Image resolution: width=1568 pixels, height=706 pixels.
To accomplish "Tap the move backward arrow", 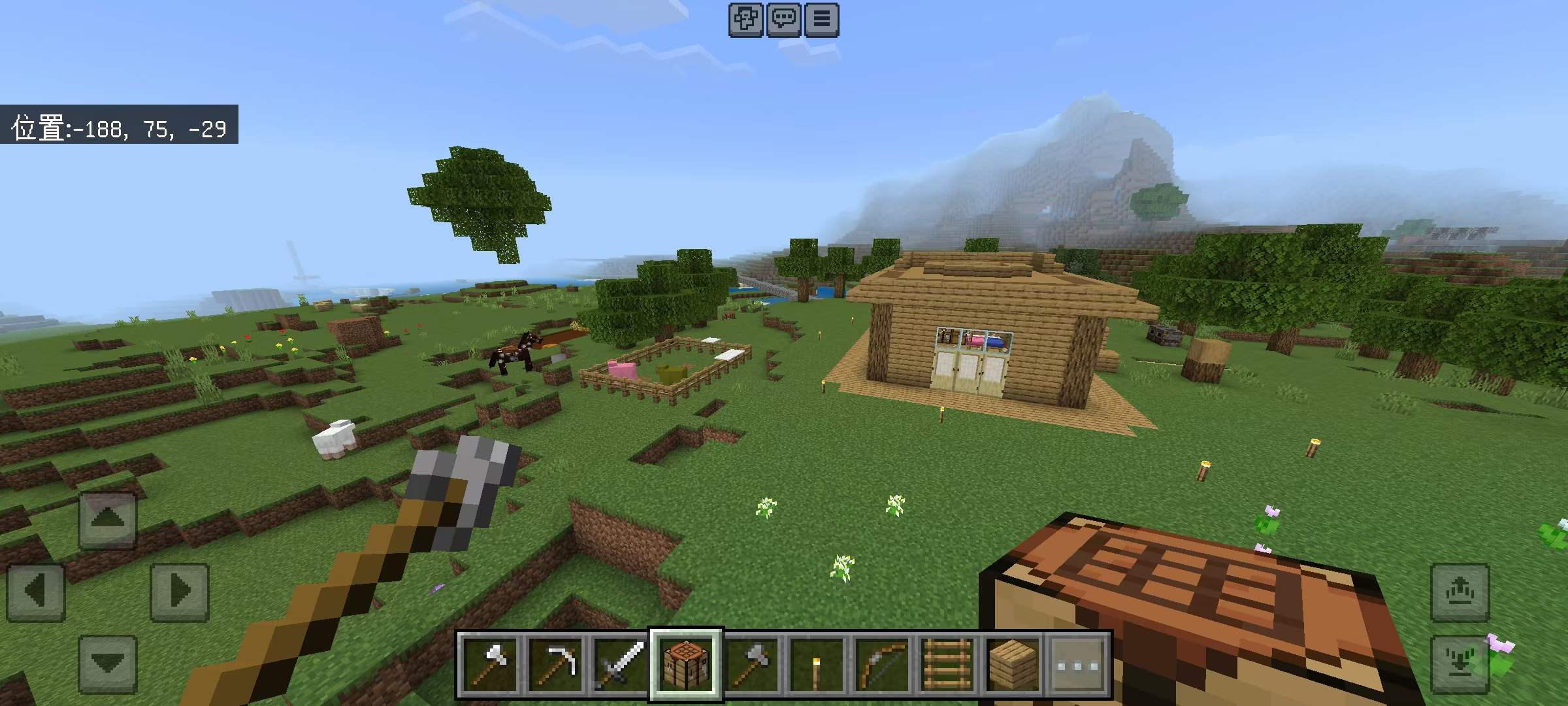I will [108, 664].
